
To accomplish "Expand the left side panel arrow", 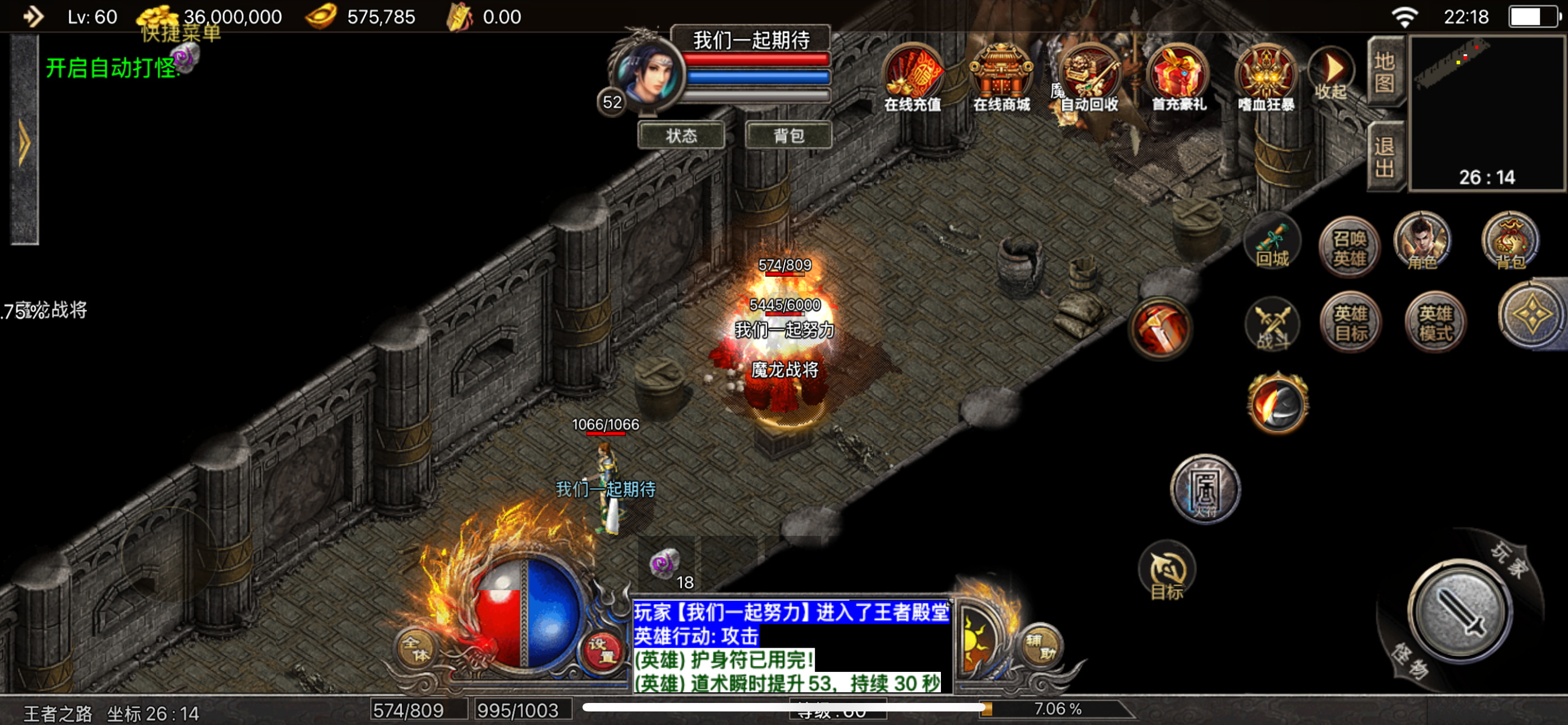I will [x=24, y=142].
